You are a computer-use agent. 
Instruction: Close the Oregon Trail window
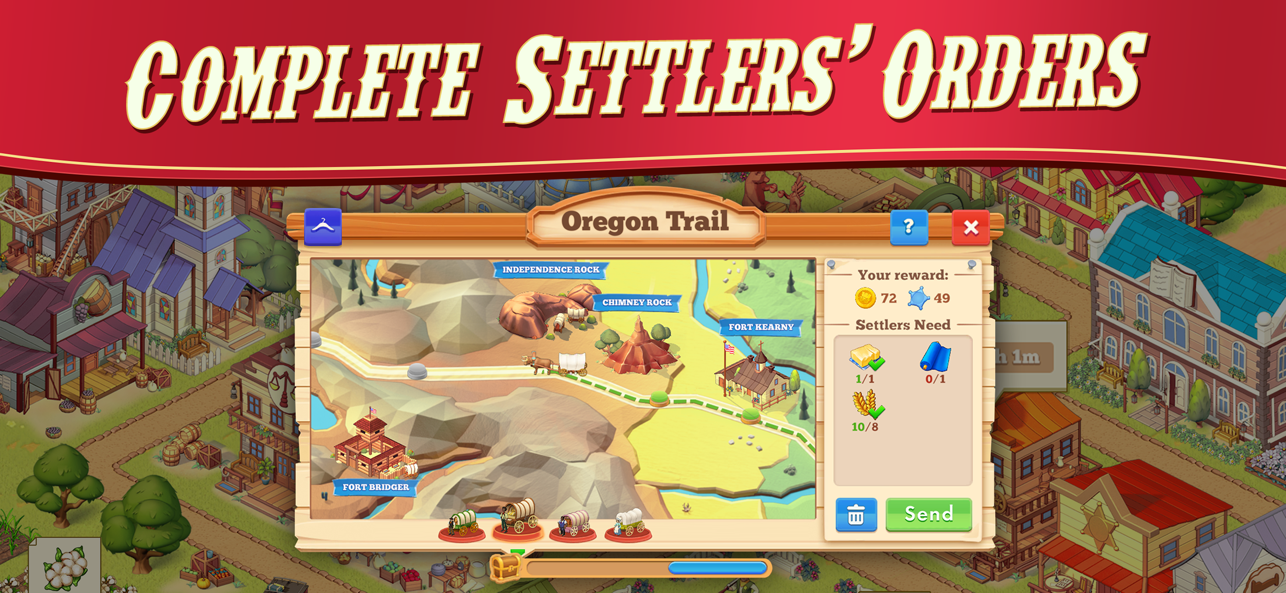(970, 228)
